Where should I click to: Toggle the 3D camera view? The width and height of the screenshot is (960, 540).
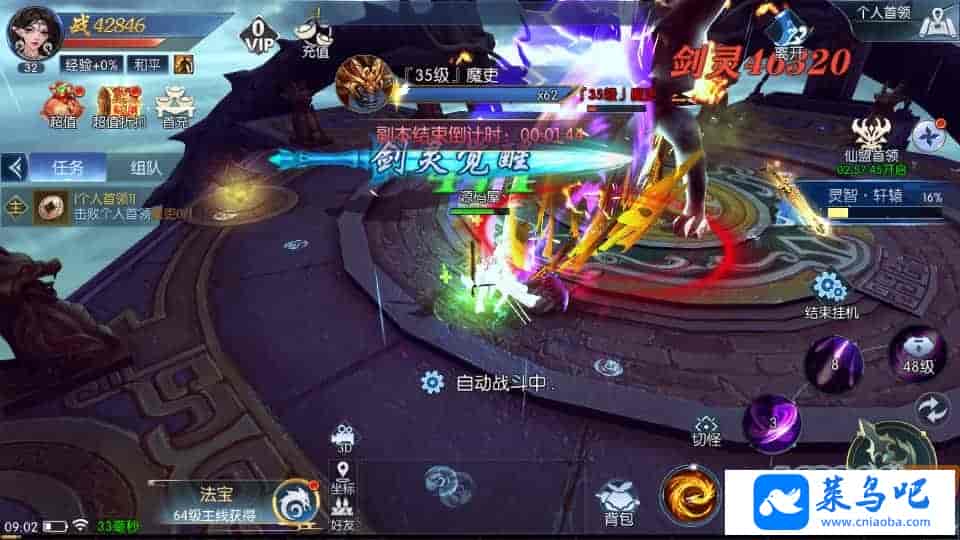click(x=343, y=440)
